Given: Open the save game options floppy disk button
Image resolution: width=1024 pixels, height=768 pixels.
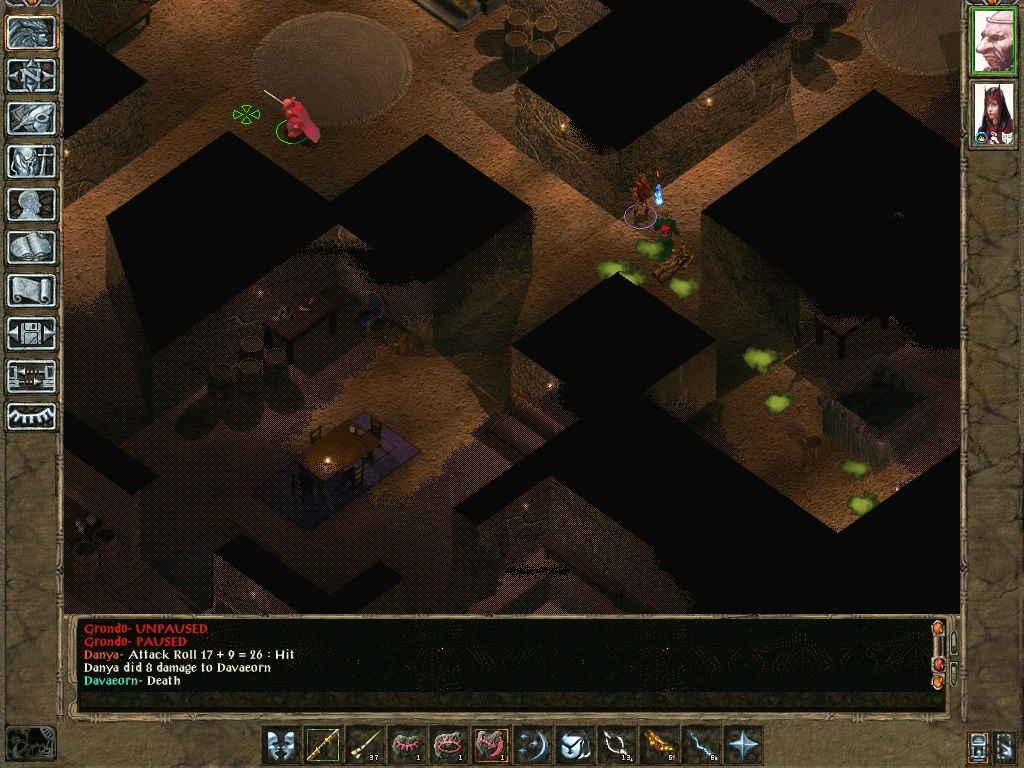Looking at the screenshot, I should click(31, 333).
